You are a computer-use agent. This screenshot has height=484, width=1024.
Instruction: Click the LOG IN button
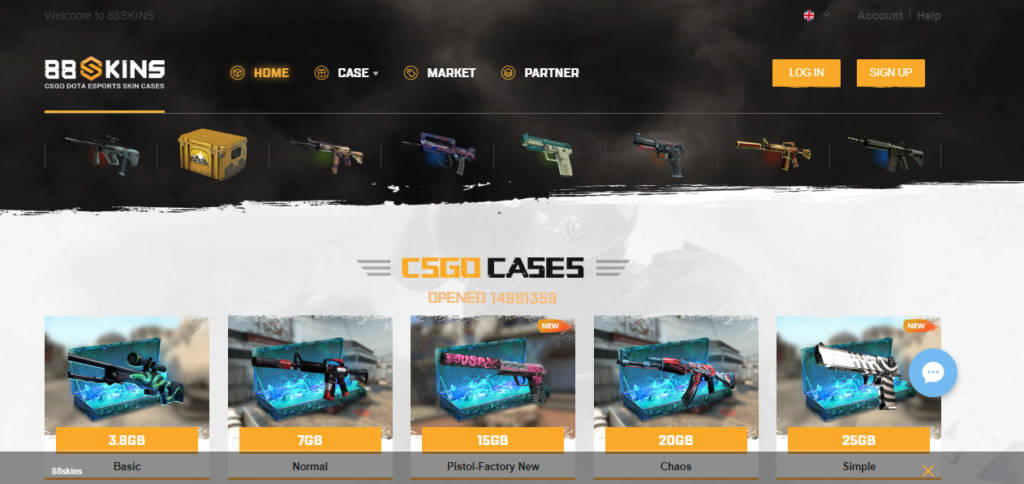[806, 73]
